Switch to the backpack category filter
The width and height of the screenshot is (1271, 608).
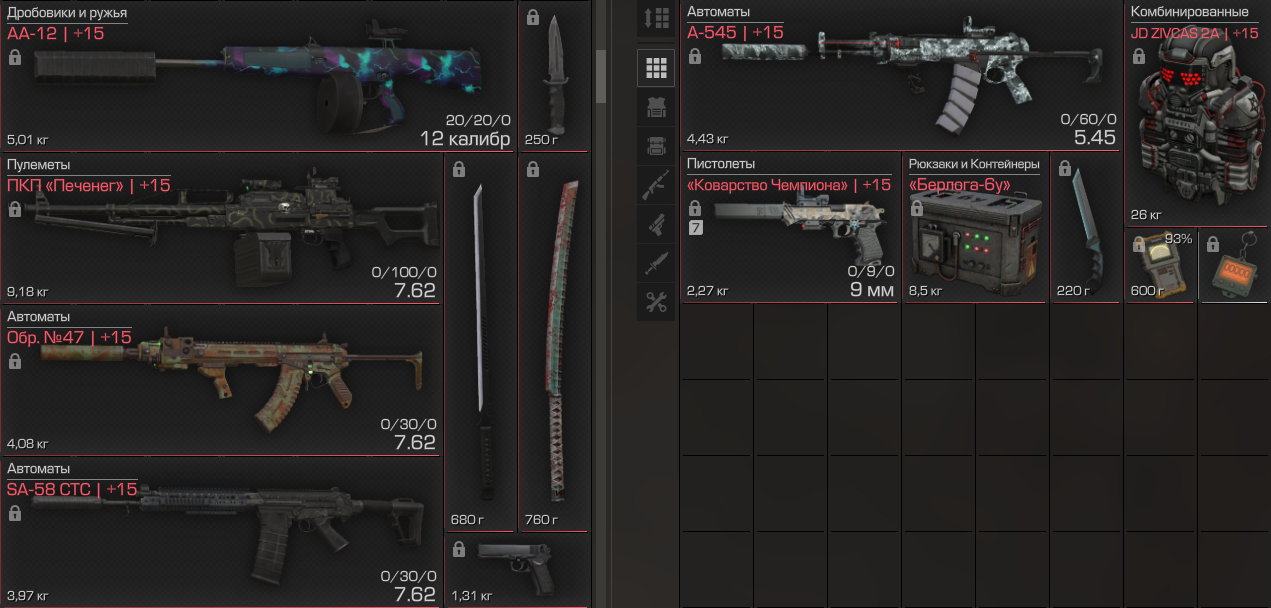click(656, 146)
